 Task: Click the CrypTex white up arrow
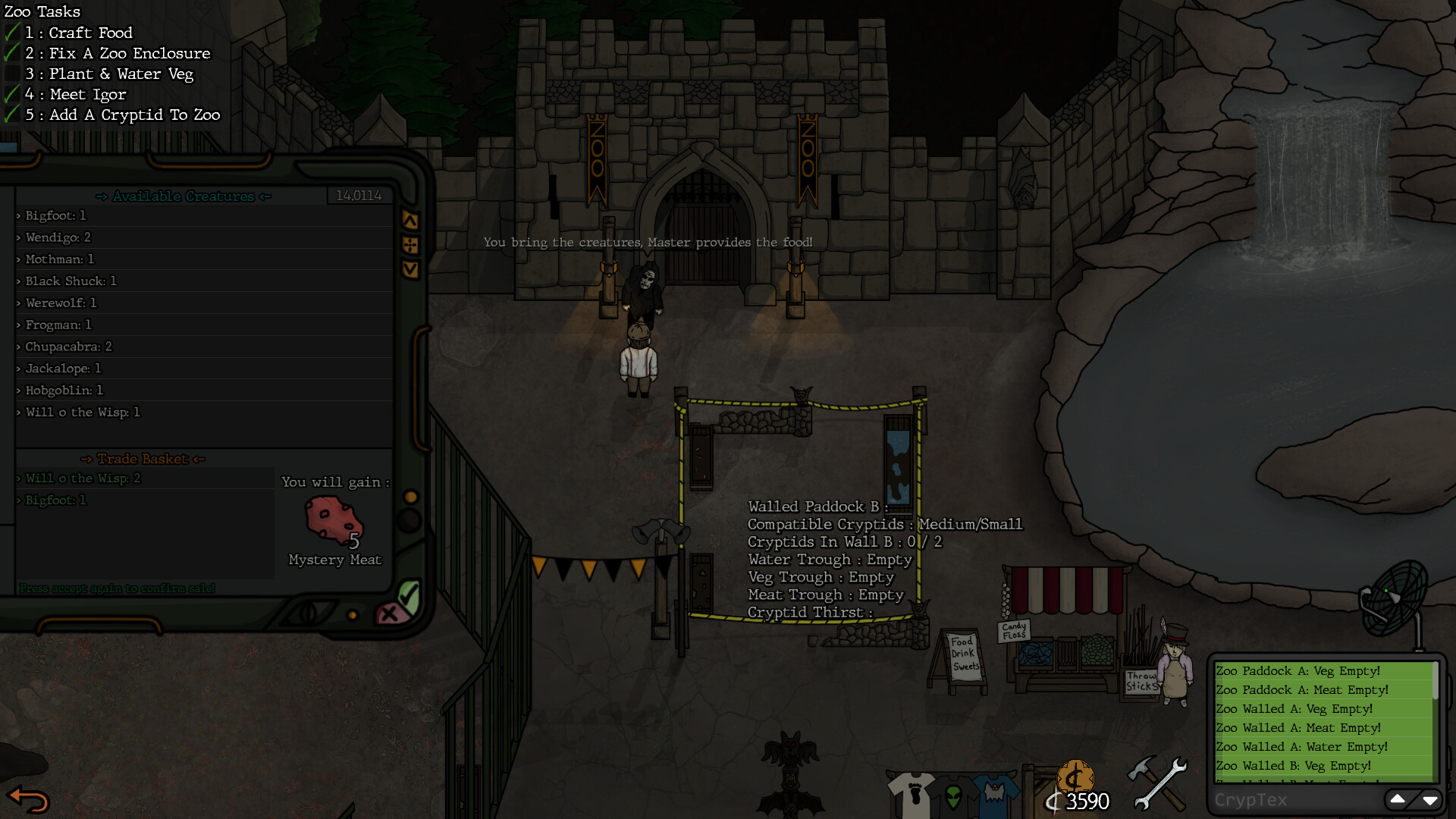(1397, 799)
